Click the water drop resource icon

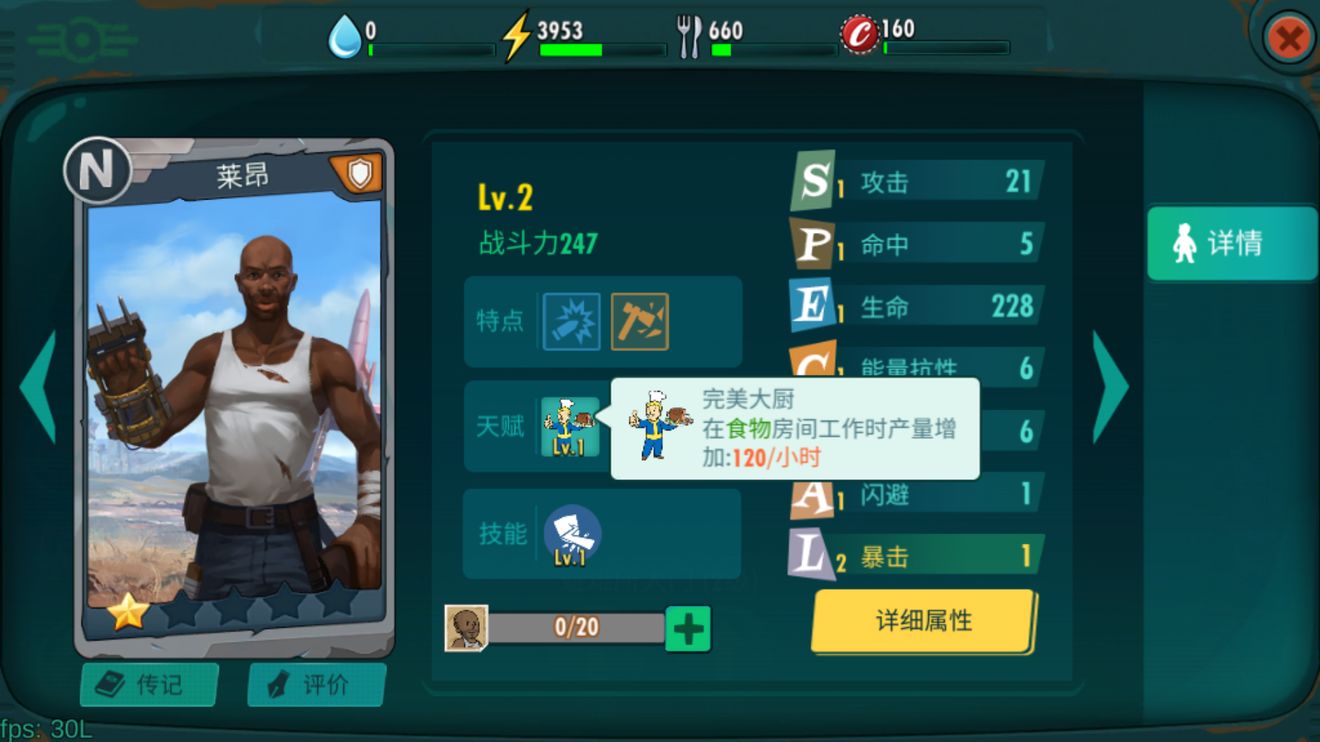(346, 32)
